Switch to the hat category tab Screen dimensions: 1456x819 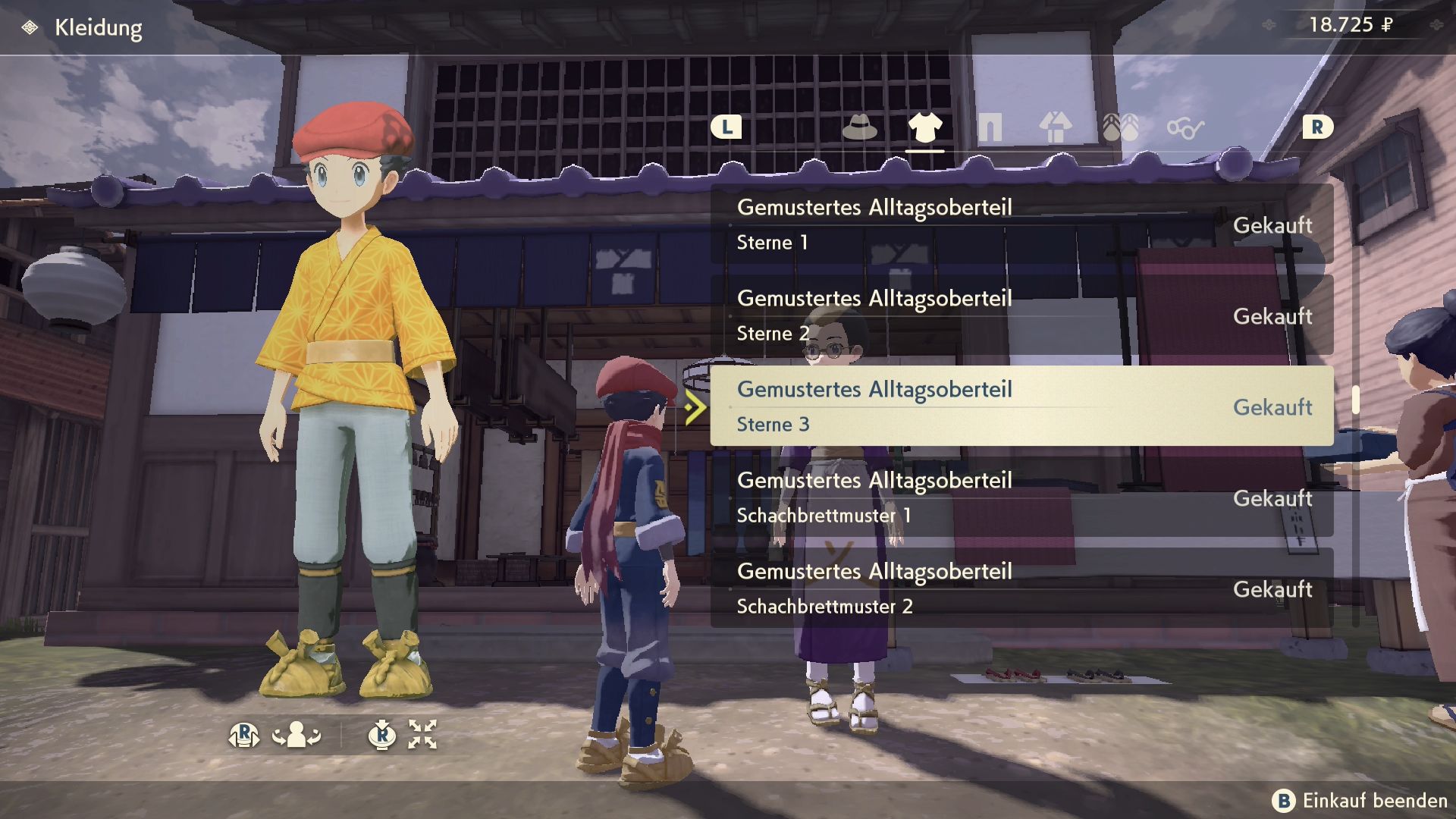point(859,127)
